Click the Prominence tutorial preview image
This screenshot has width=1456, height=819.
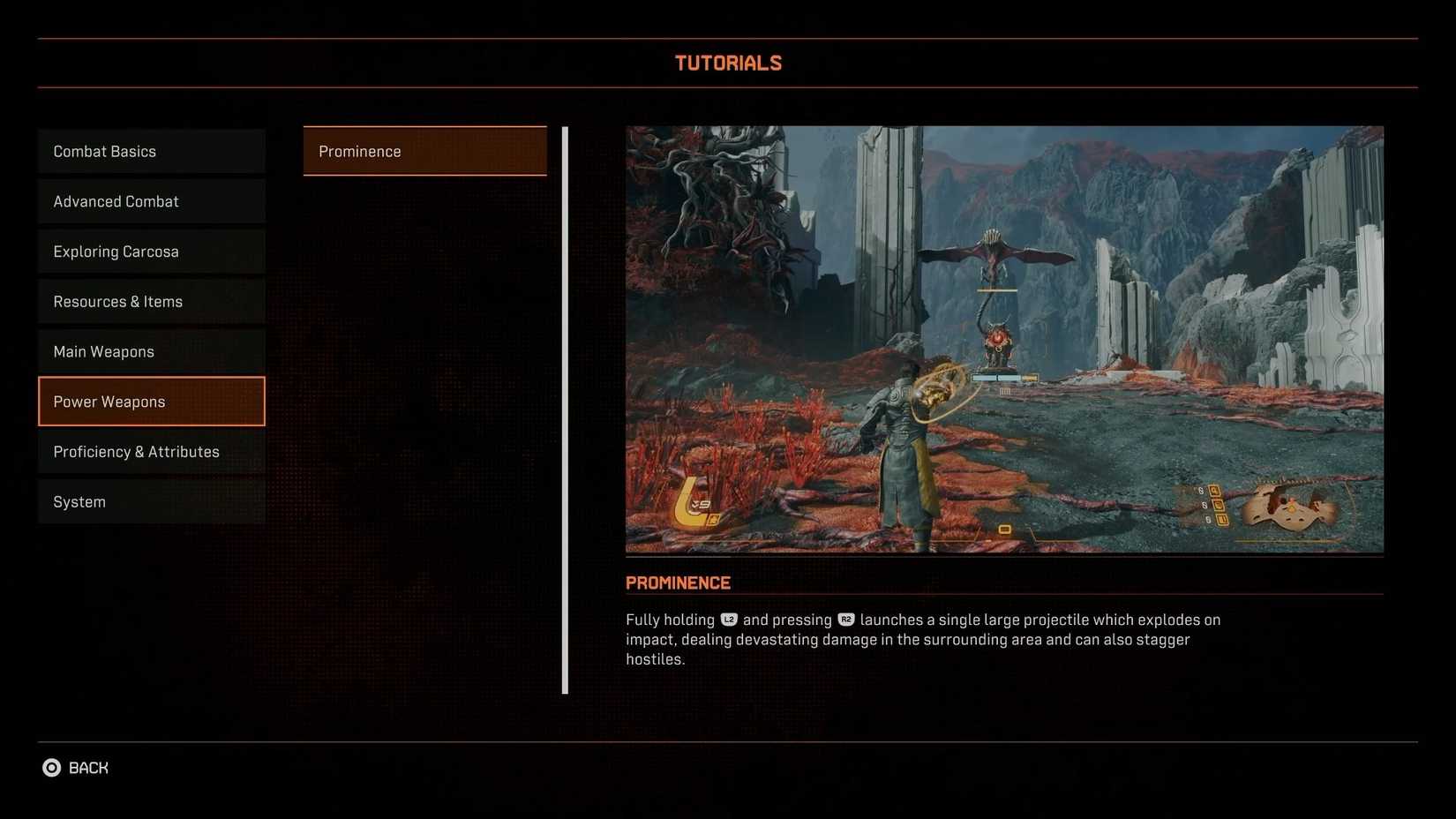tap(1004, 339)
